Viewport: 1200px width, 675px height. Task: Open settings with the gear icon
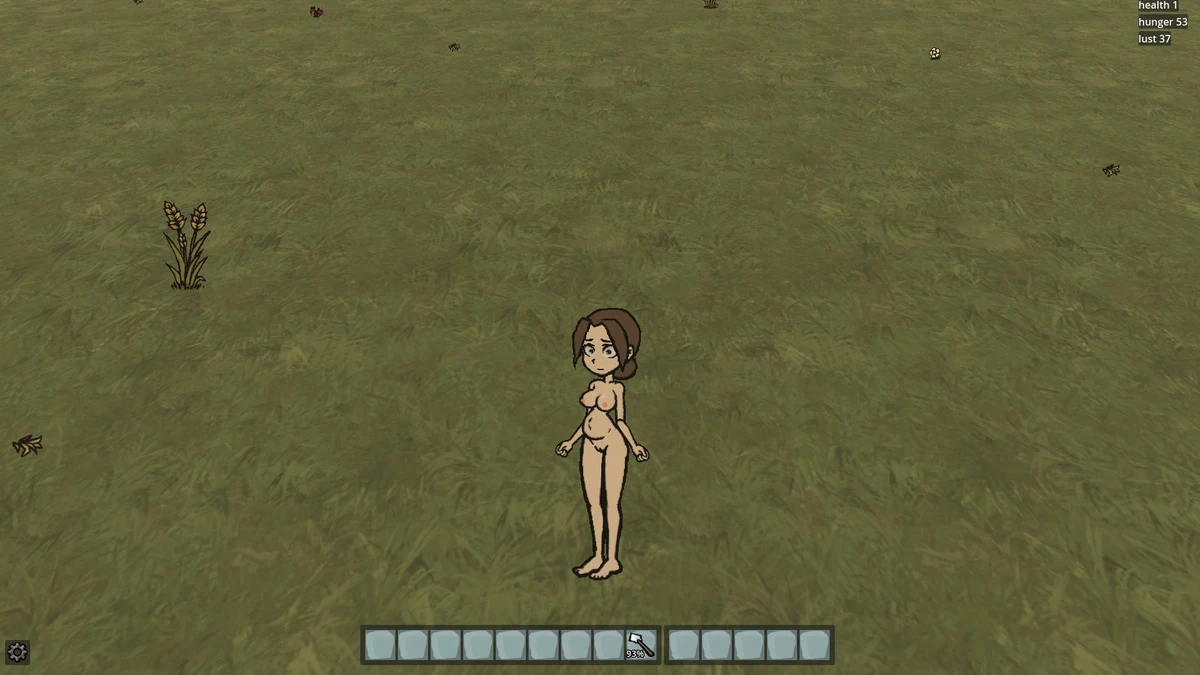17,652
